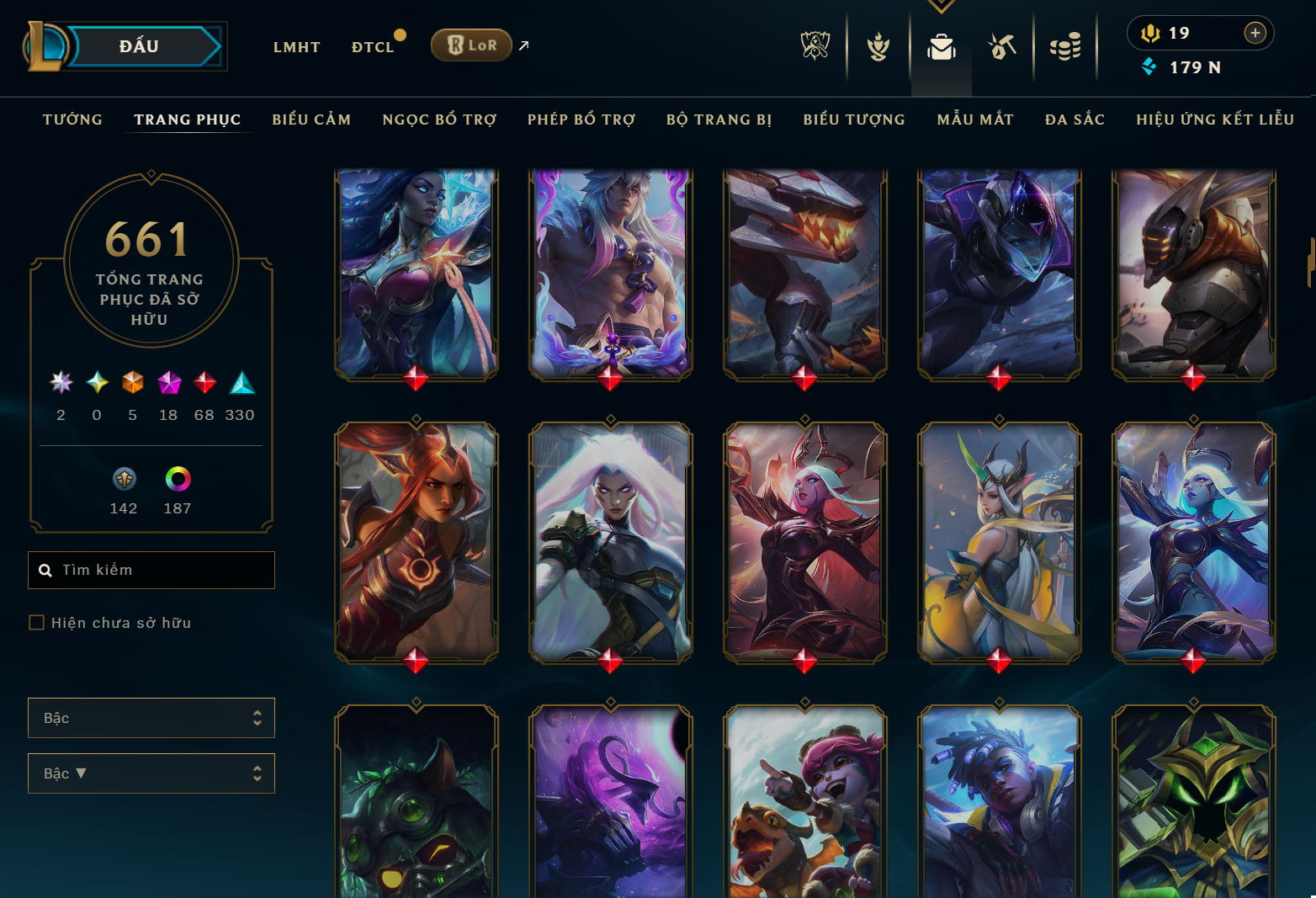Select the Mythic rarity filter gem icon
Image resolution: width=1316 pixels, height=898 pixels.
[x=167, y=385]
